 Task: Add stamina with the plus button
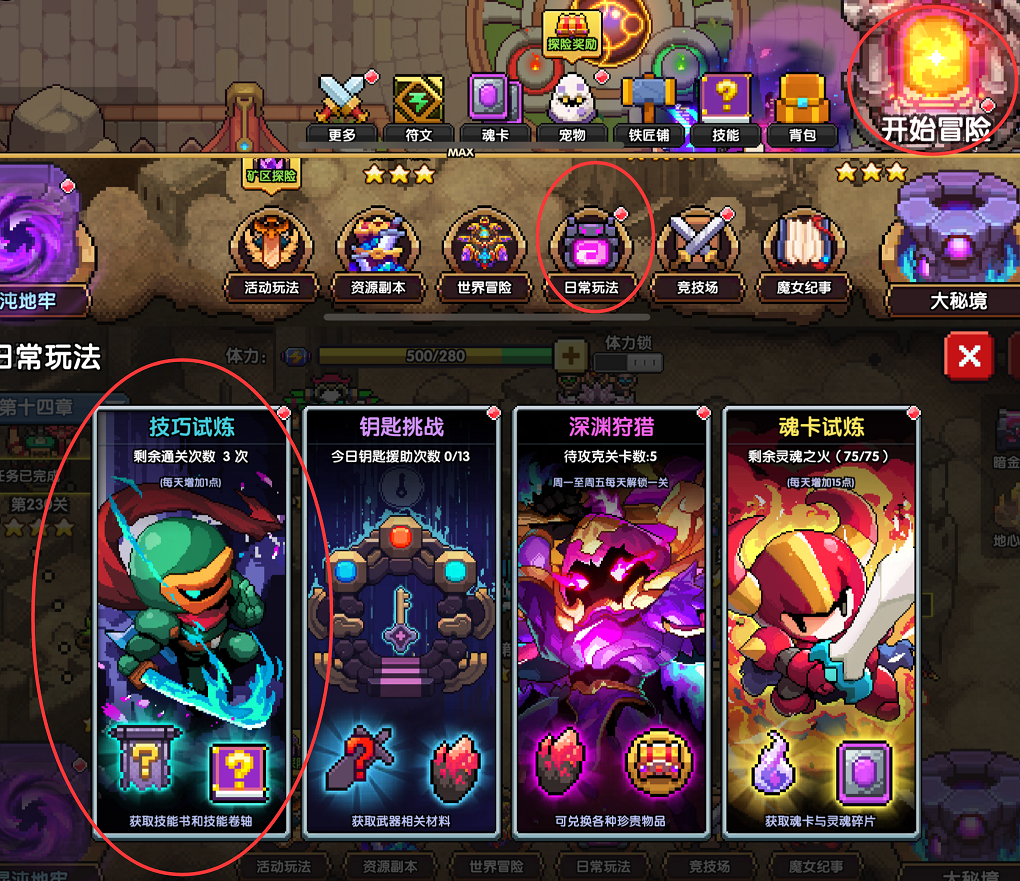coord(570,356)
